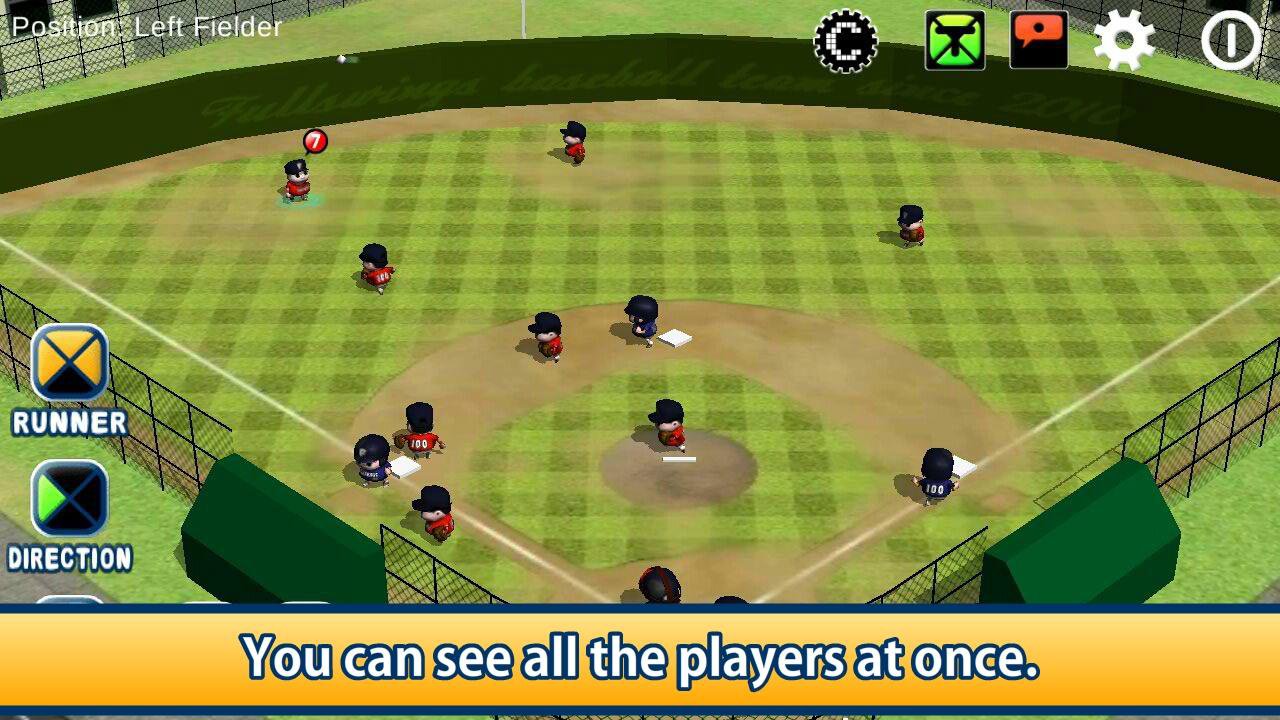Tap the pixelated 'C' camera gear icon

pyautogui.click(x=848, y=42)
